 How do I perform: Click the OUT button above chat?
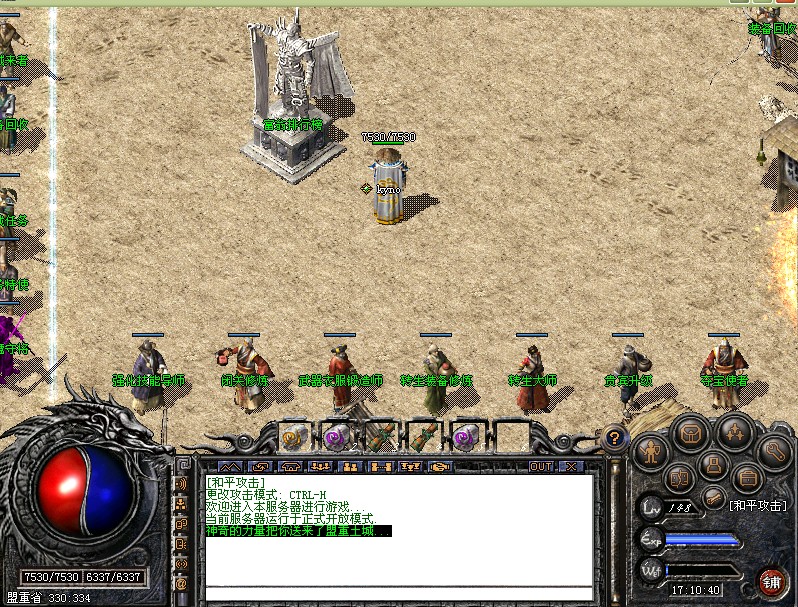pos(541,466)
